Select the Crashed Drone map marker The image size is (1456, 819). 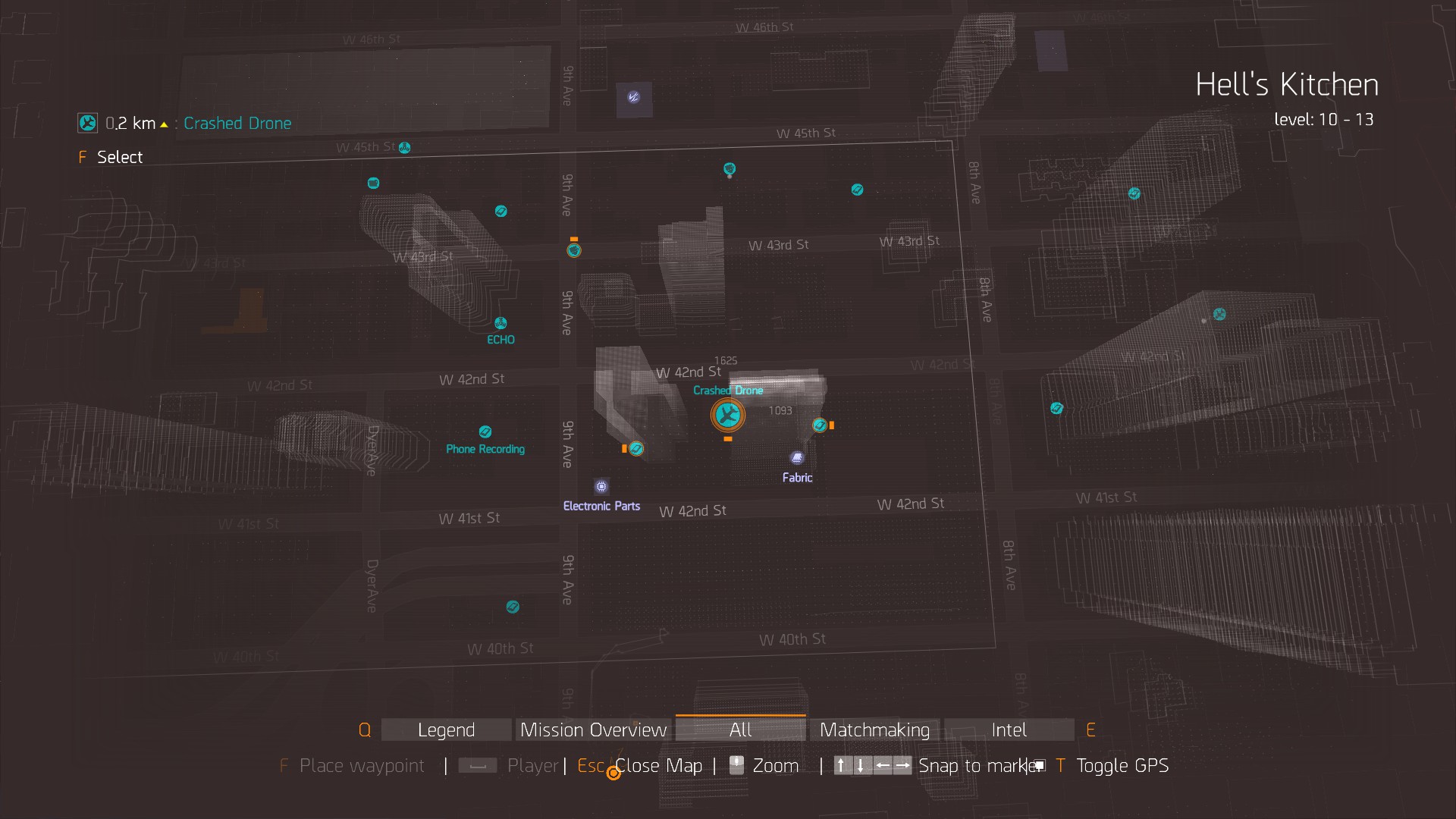728,415
